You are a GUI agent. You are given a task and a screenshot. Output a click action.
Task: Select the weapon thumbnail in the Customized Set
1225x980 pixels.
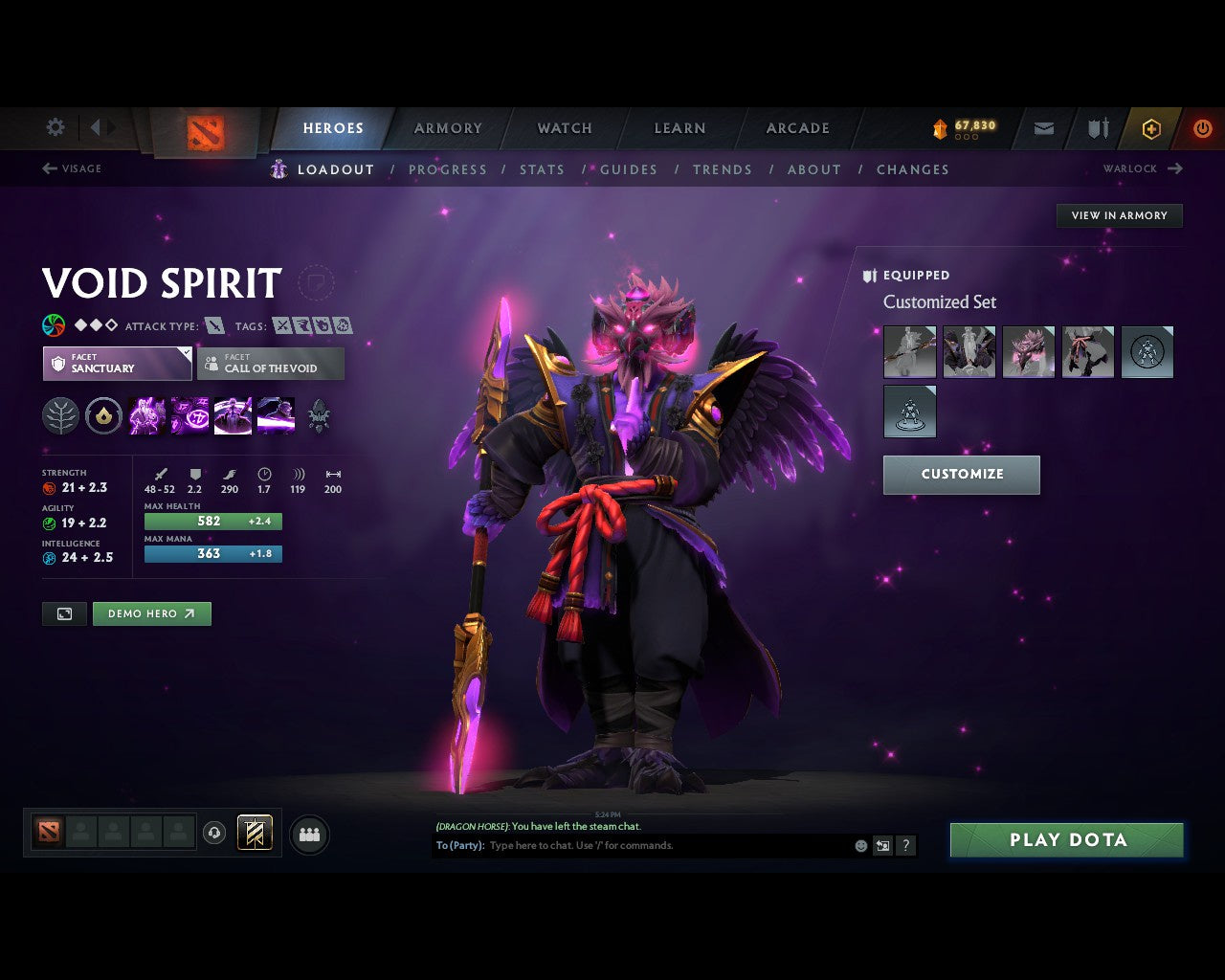(x=908, y=351)
